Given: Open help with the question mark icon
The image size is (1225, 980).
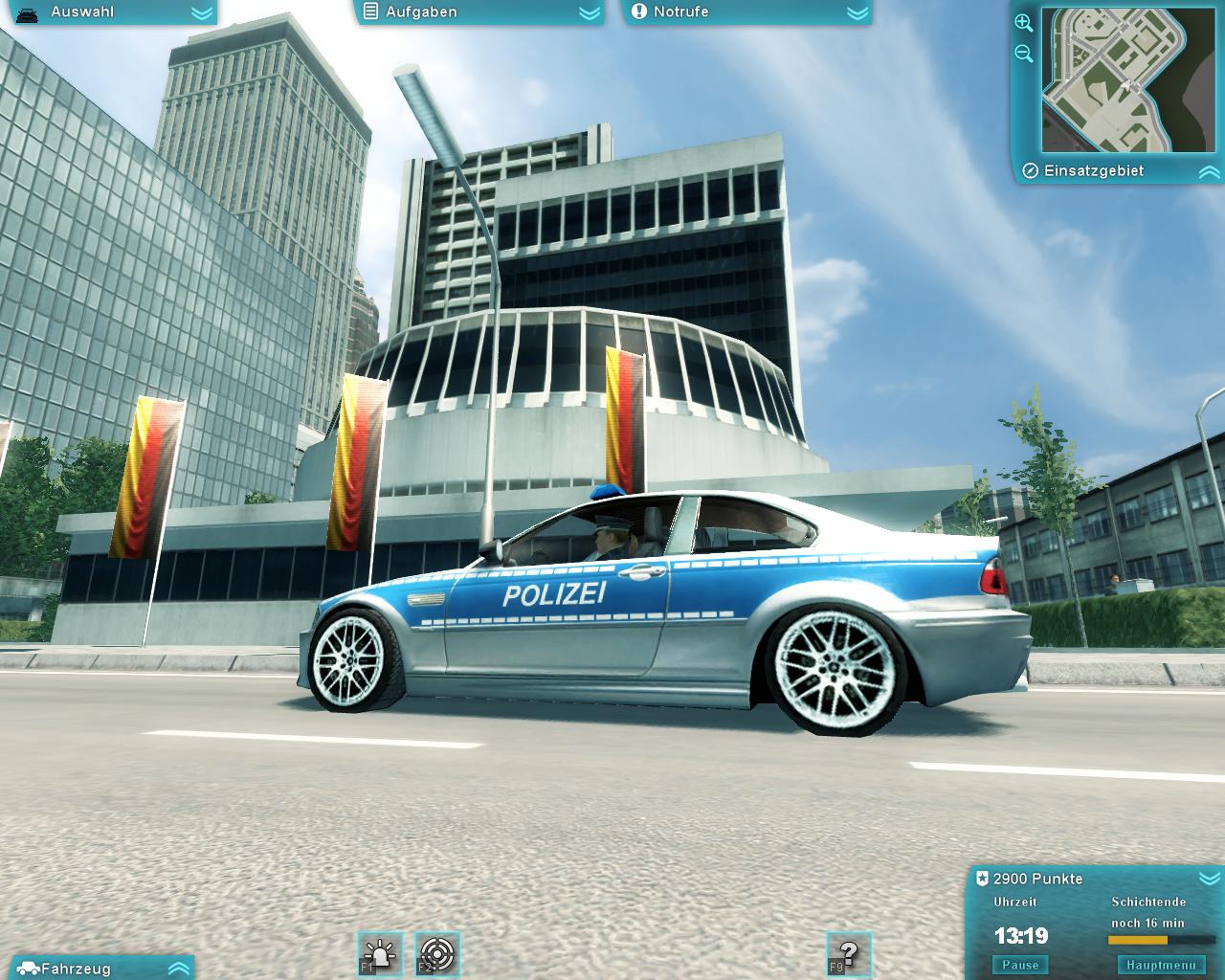Looking at the screenshot, I should click(x=849, y=954).
